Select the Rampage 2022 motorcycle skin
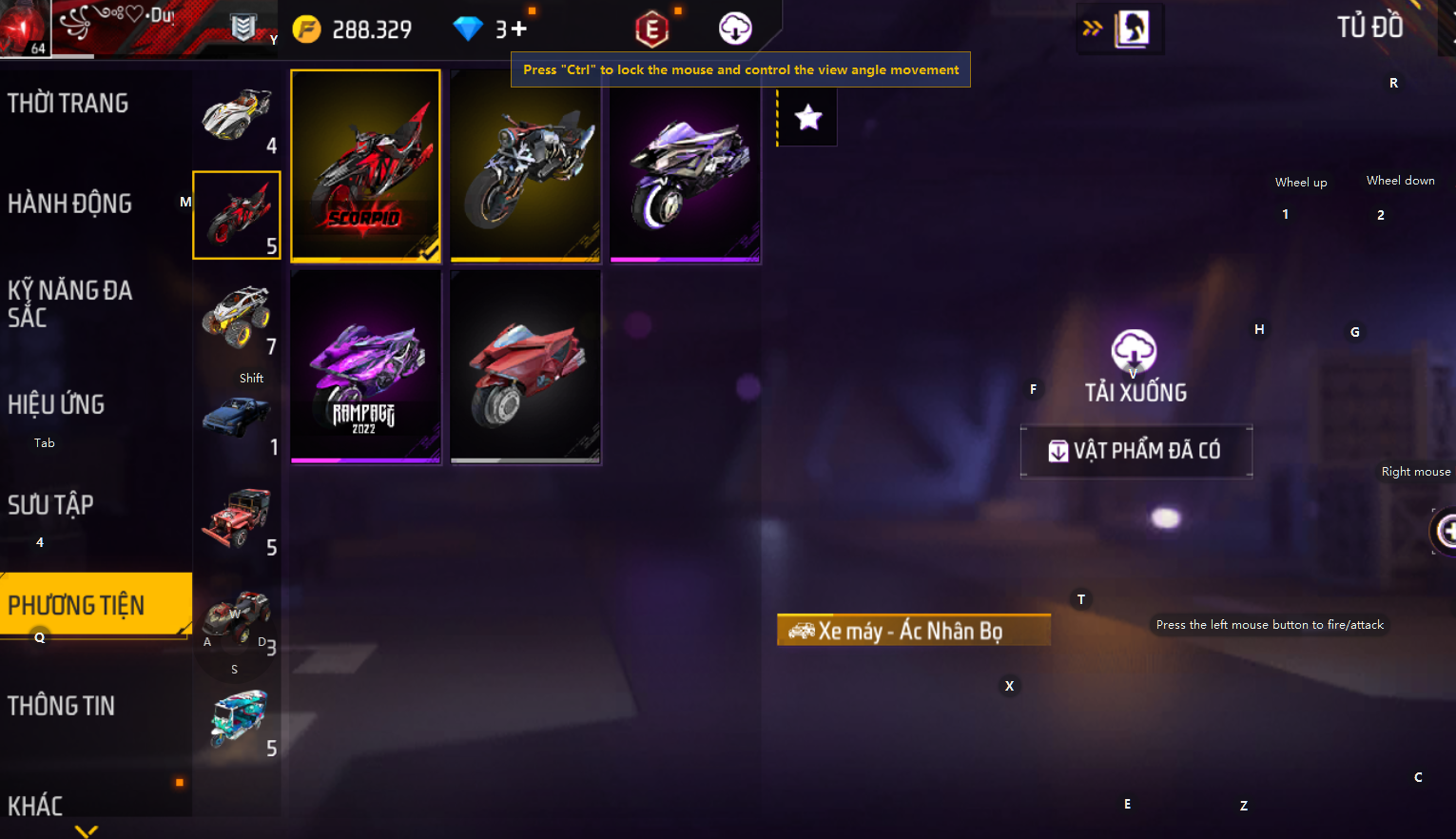Viewport: 1456px width, 839px height. click(366, 367)
